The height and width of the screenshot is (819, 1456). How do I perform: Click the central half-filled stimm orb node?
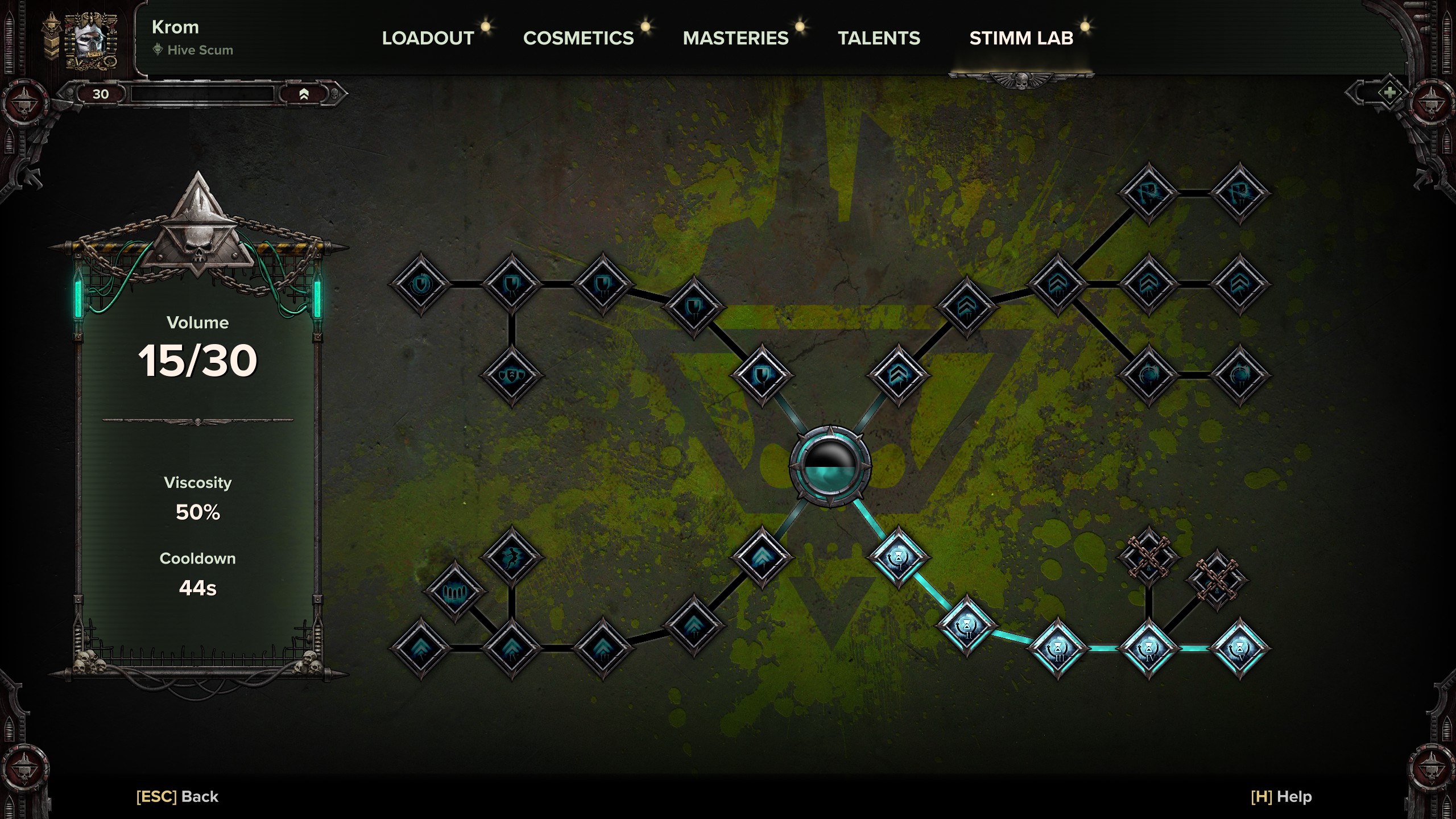[x=830, y=466]
